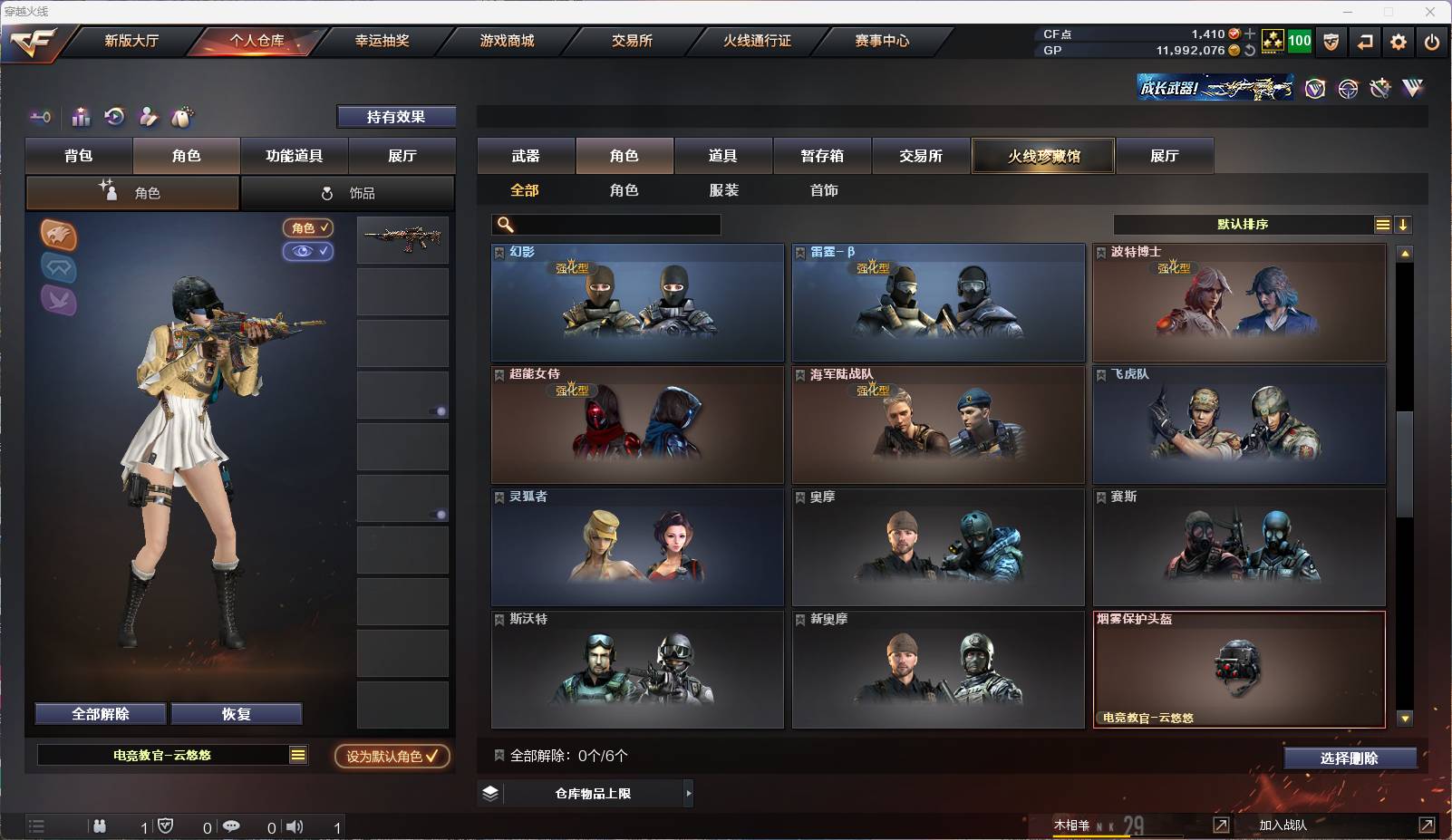The width and height of the screenshot is (1452, 840).
Task: Switch to the 火线珍藏馆 tab
Action: (1043, 156)
